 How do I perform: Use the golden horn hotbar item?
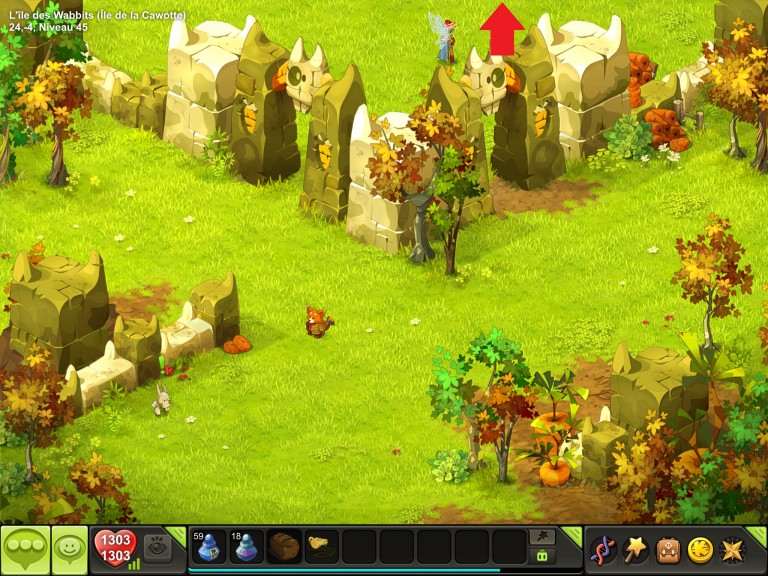point(321,547)
